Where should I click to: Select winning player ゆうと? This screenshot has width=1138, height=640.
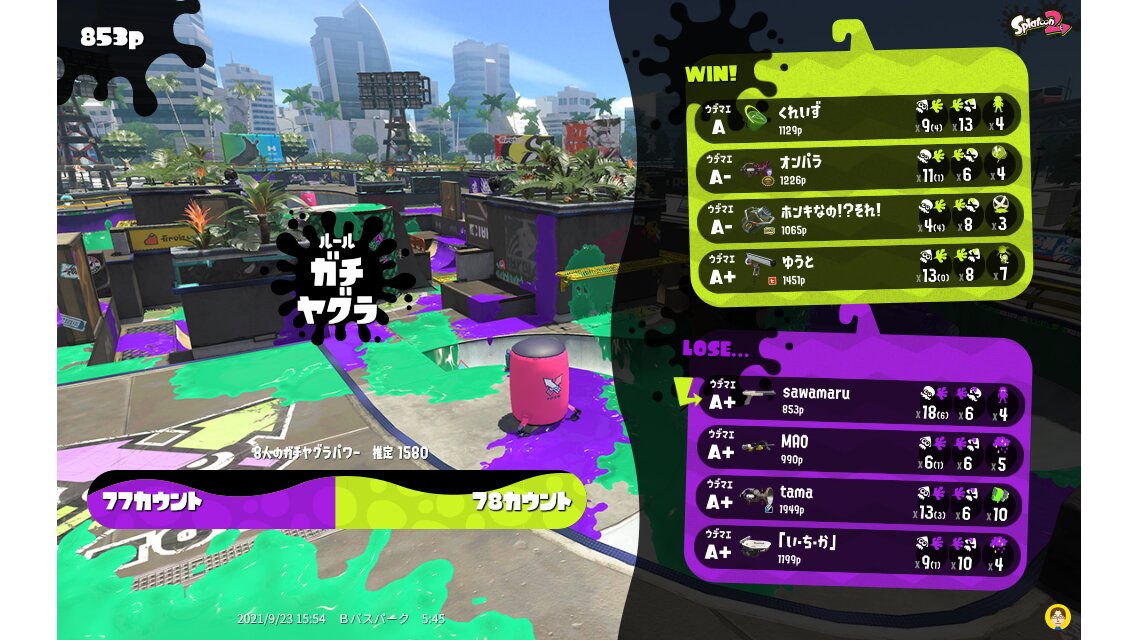tap(858, 266)
